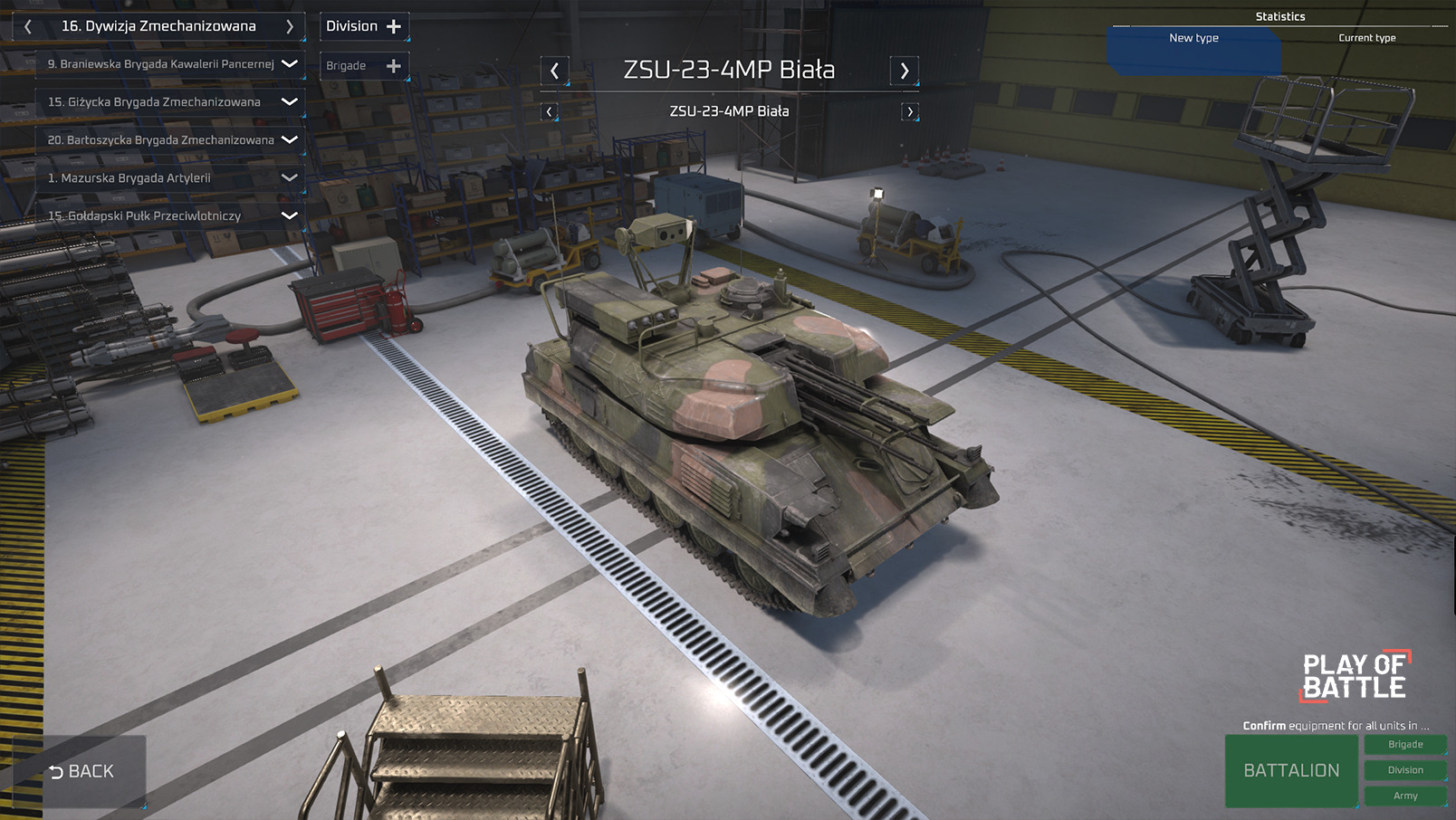This screenshot has width=1456, height=820.
Task: Switch to the next division
Action: pos(290,27)
